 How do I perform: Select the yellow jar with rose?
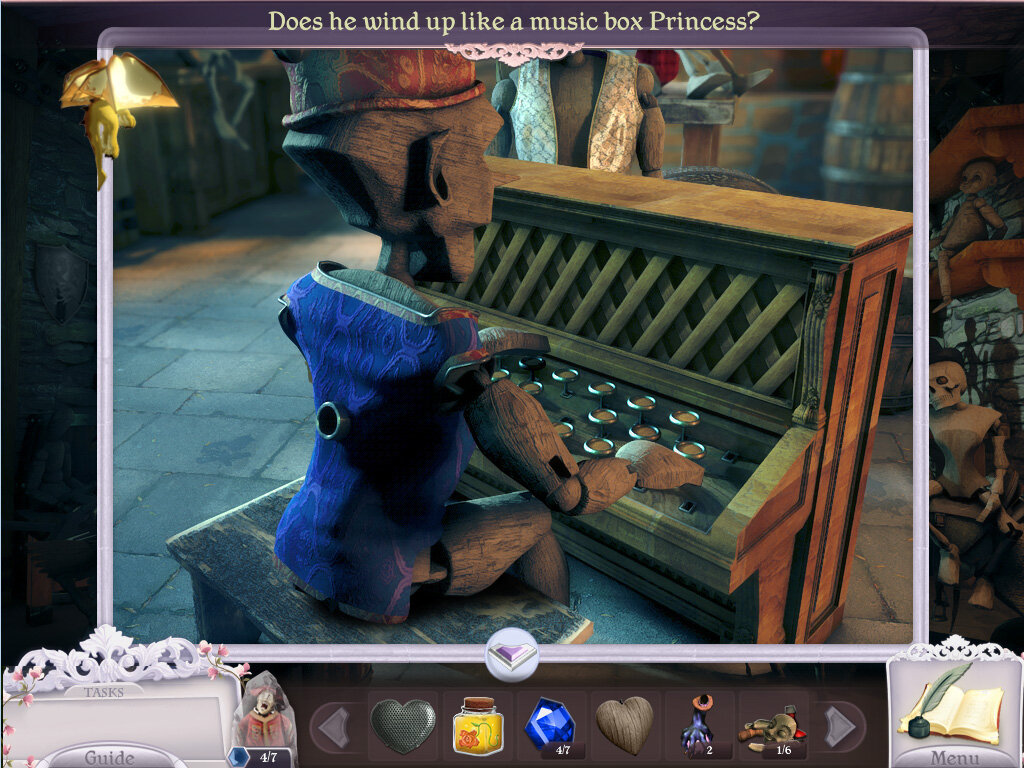point(478,724)
